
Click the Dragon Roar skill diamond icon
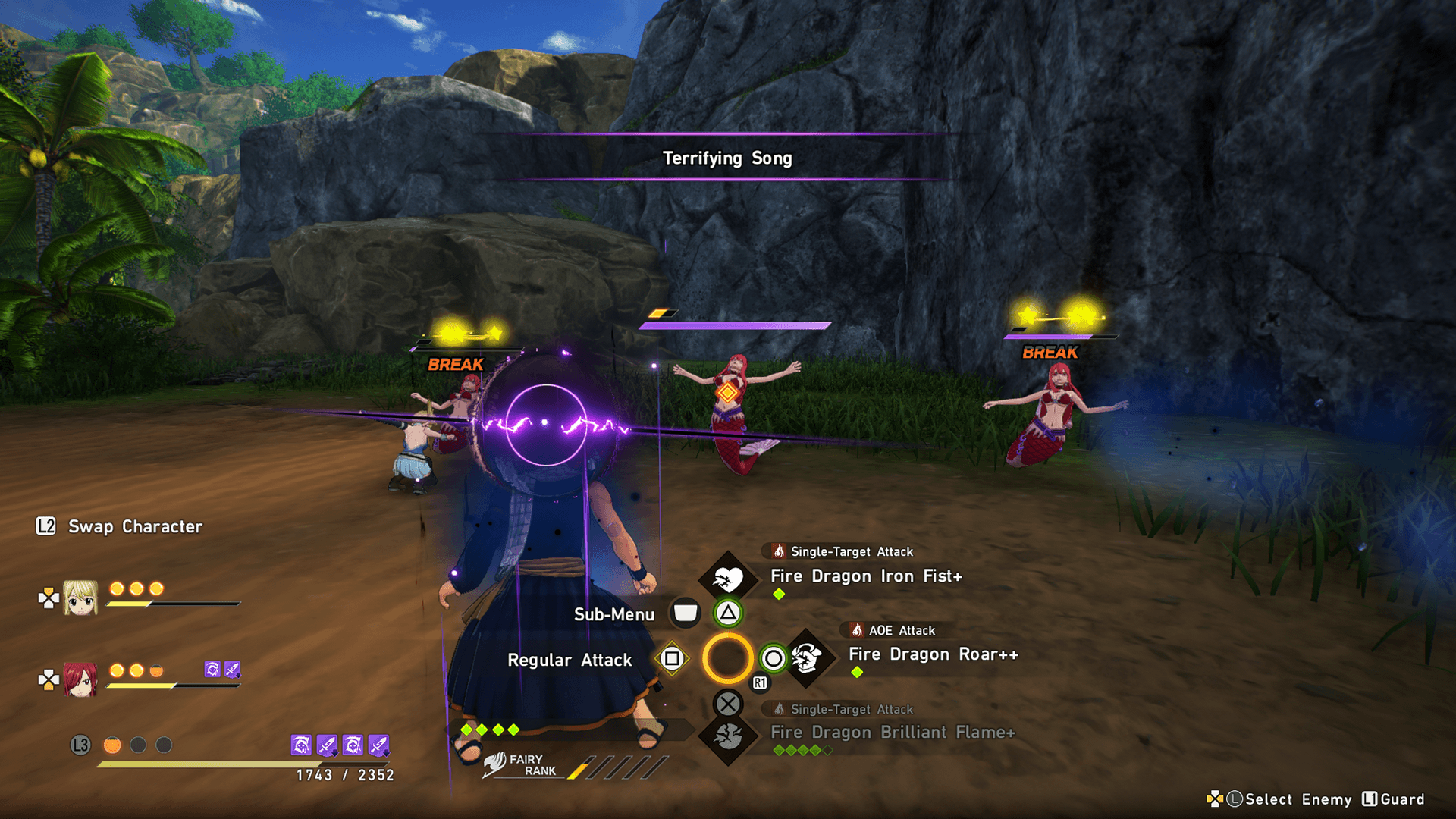point(807,658)
